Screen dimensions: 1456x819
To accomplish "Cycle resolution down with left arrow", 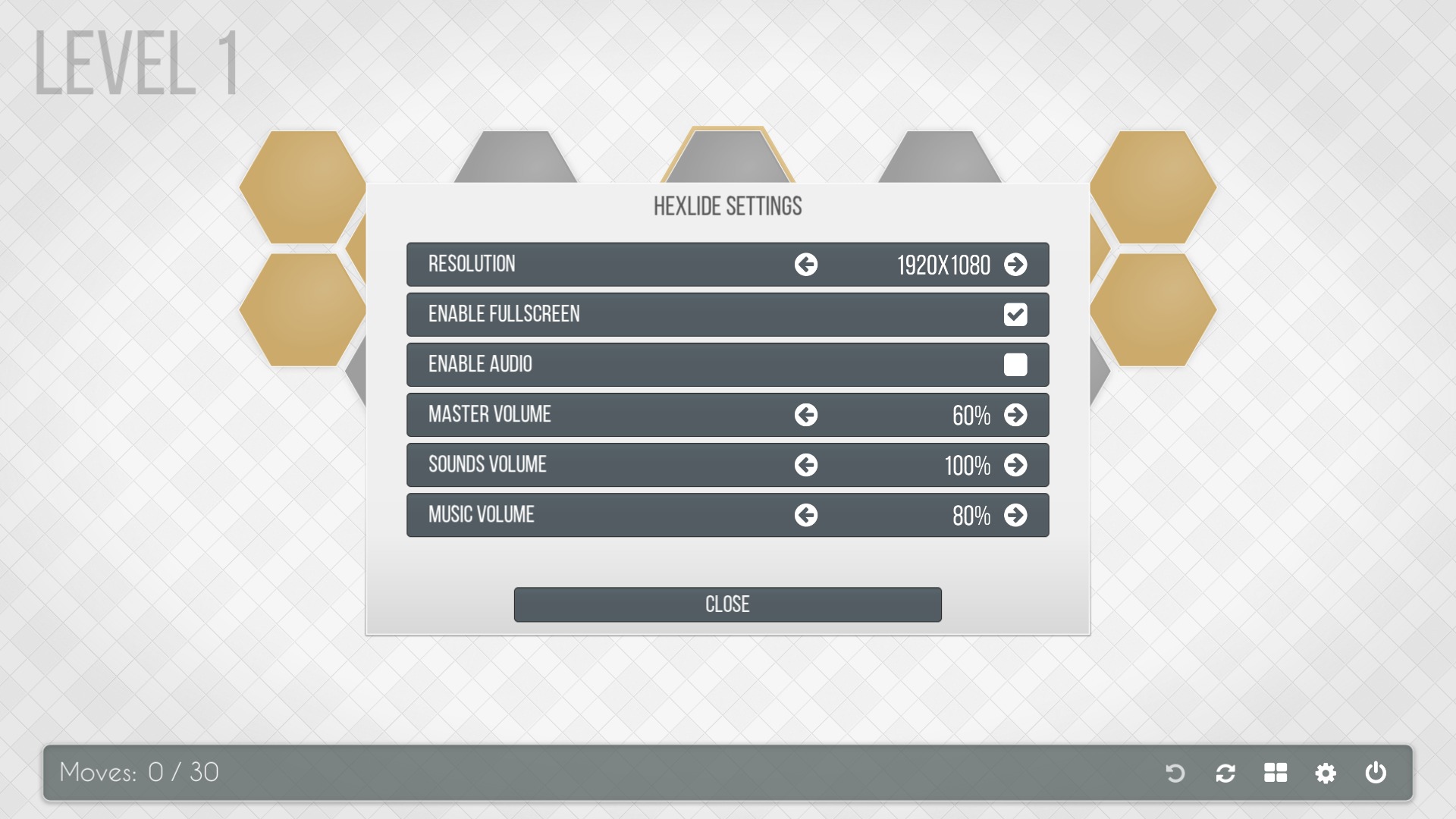I will pyautogui.click(x=806, y=265).
